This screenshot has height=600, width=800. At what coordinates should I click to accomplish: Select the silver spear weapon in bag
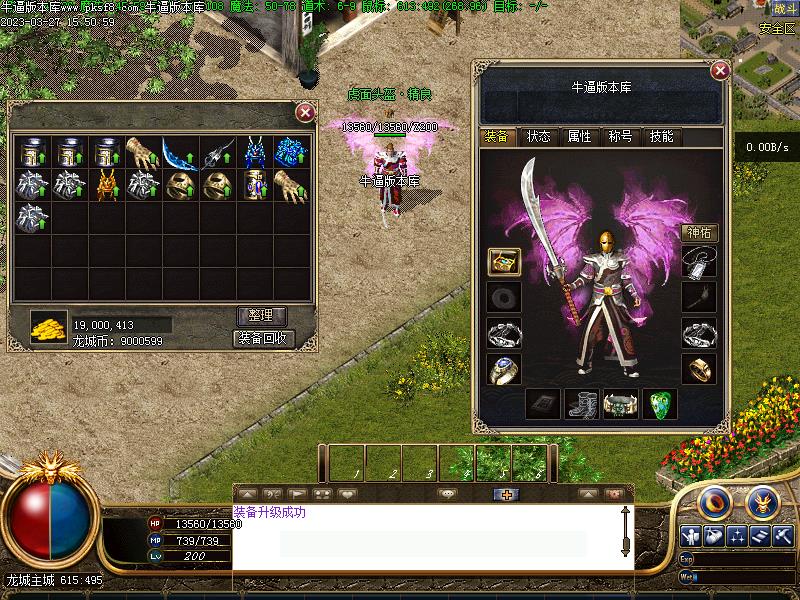point(217,153)
